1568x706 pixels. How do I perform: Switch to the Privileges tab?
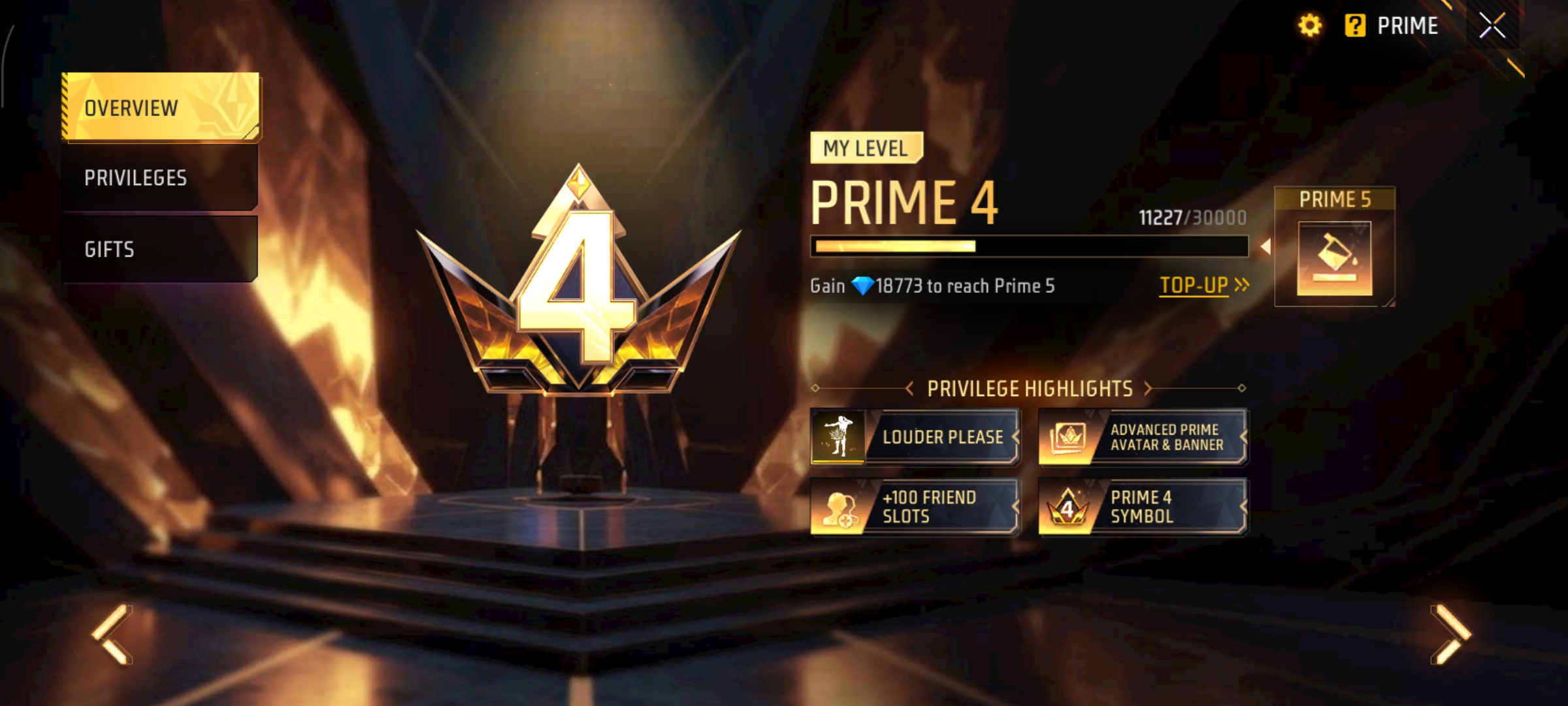pyautogui.click(x=136, y=178)
